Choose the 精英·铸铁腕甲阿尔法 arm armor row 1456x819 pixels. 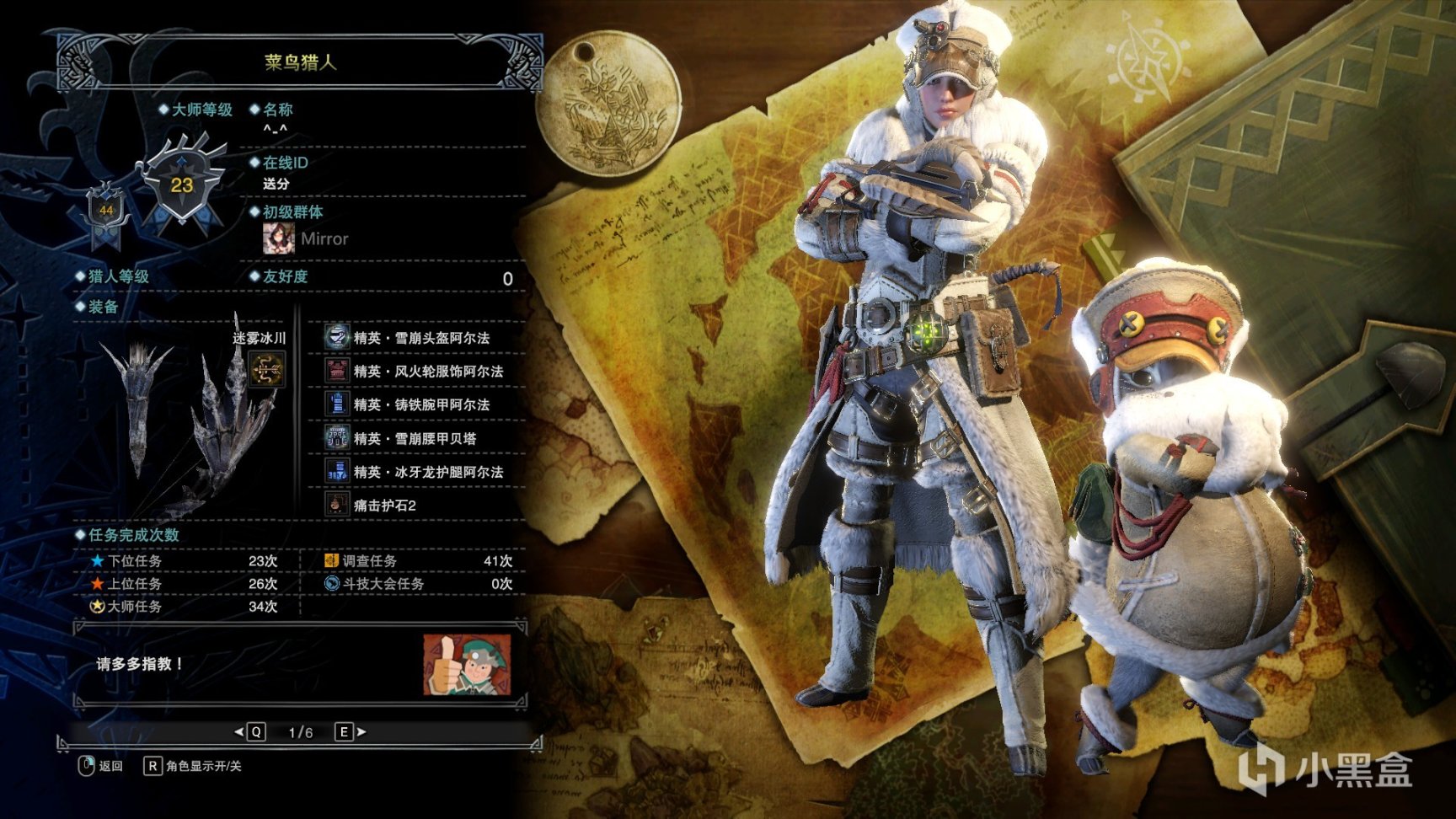[420, 405]
